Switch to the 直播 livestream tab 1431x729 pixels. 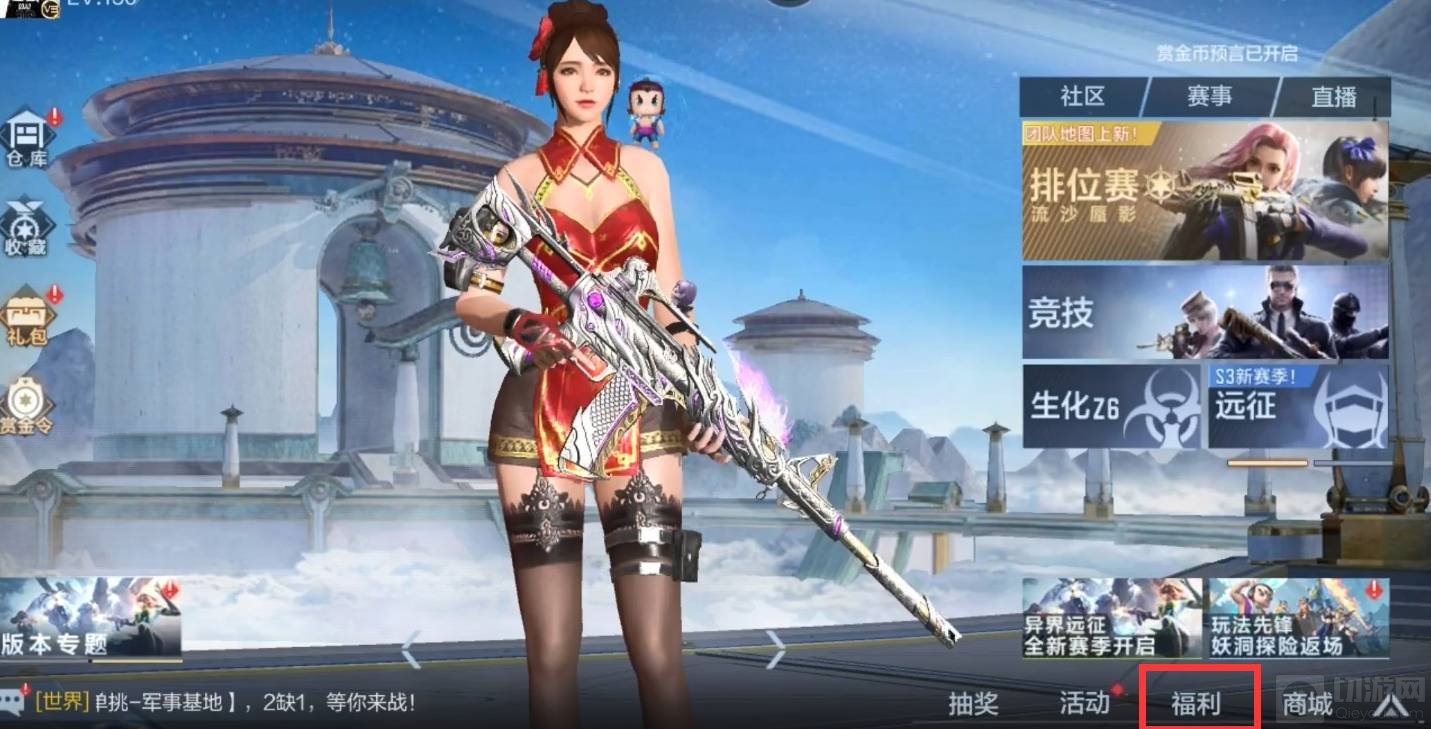[1334, 97]
